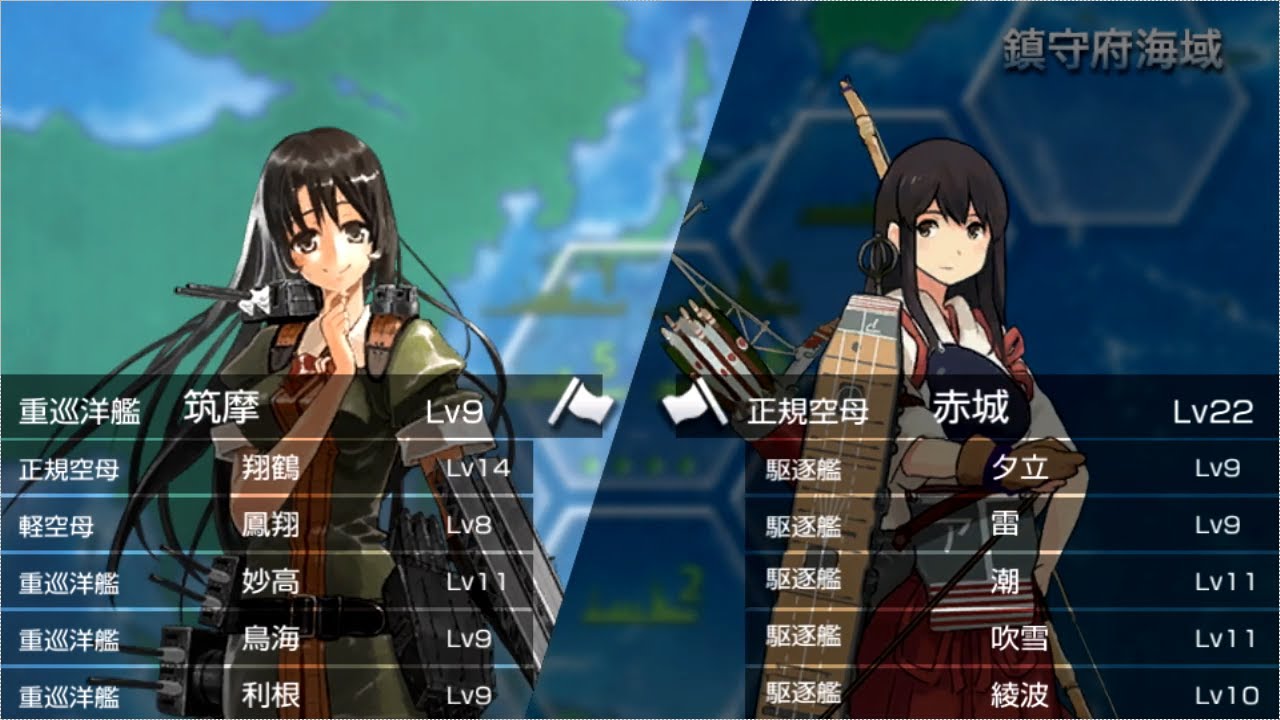Choose the 利根 heavy cruiser row

pos(270,695)
